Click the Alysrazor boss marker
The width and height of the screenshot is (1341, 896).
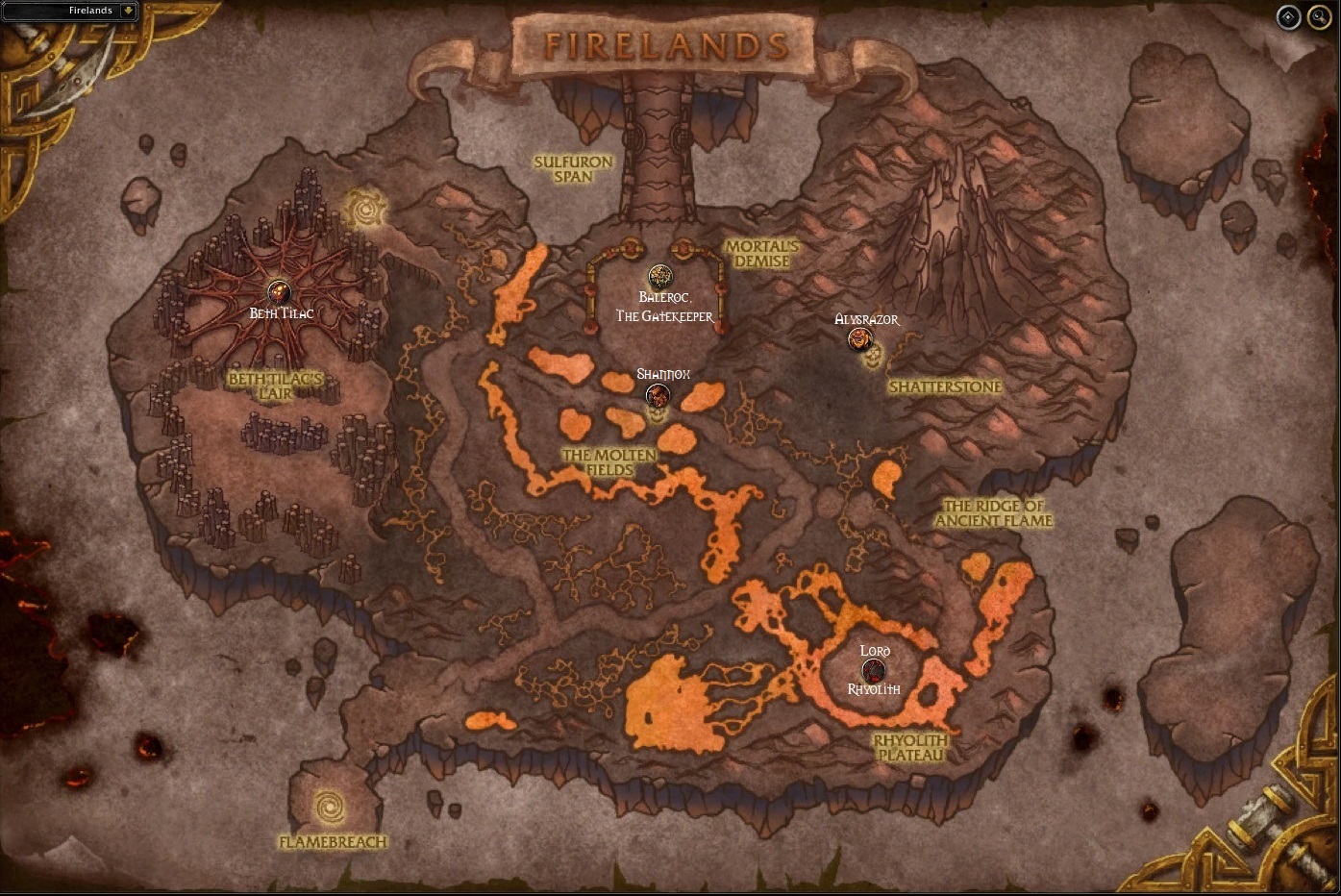[860, 338]
